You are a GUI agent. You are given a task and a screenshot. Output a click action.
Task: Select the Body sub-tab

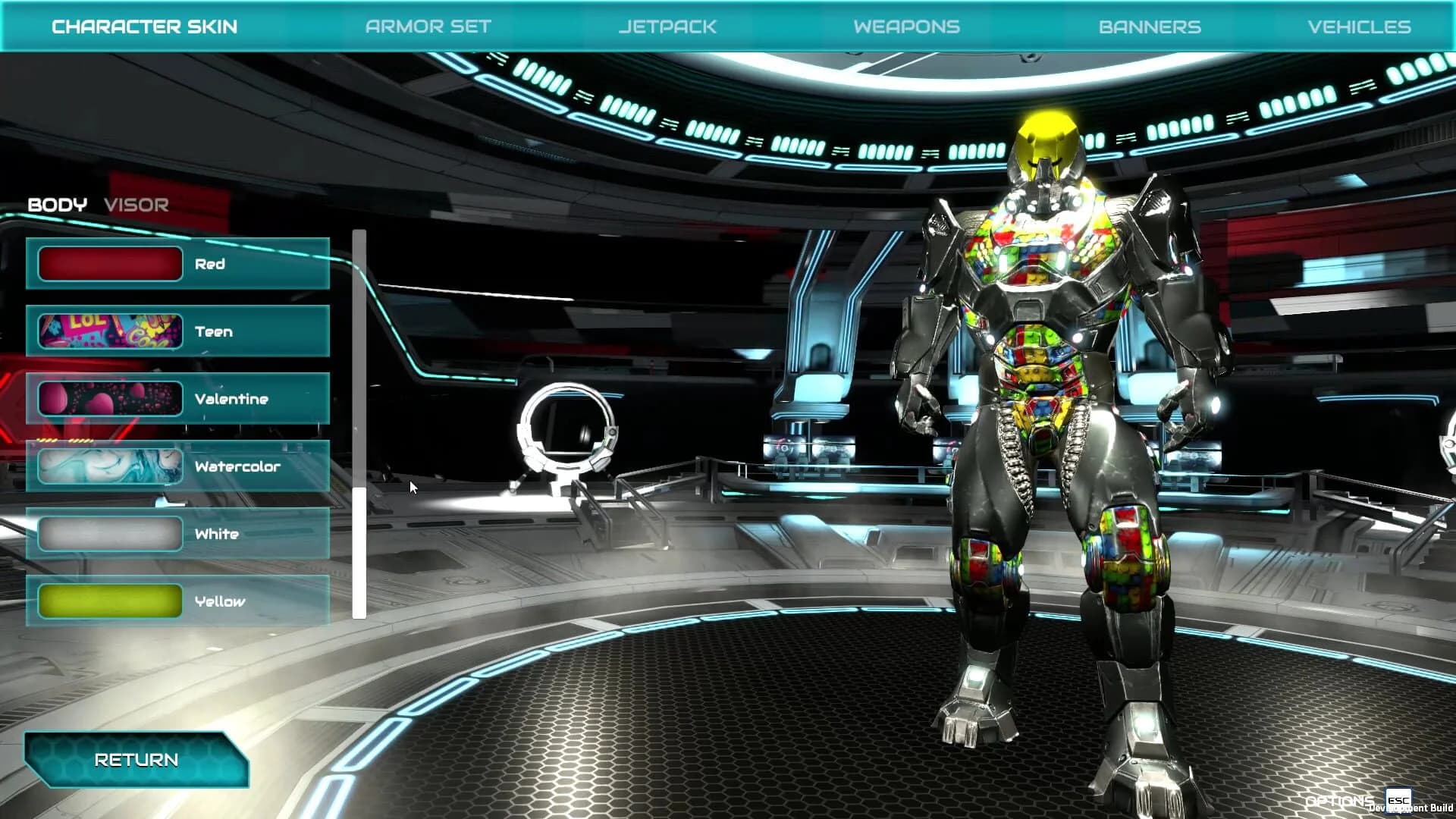(x=58, y=203)
